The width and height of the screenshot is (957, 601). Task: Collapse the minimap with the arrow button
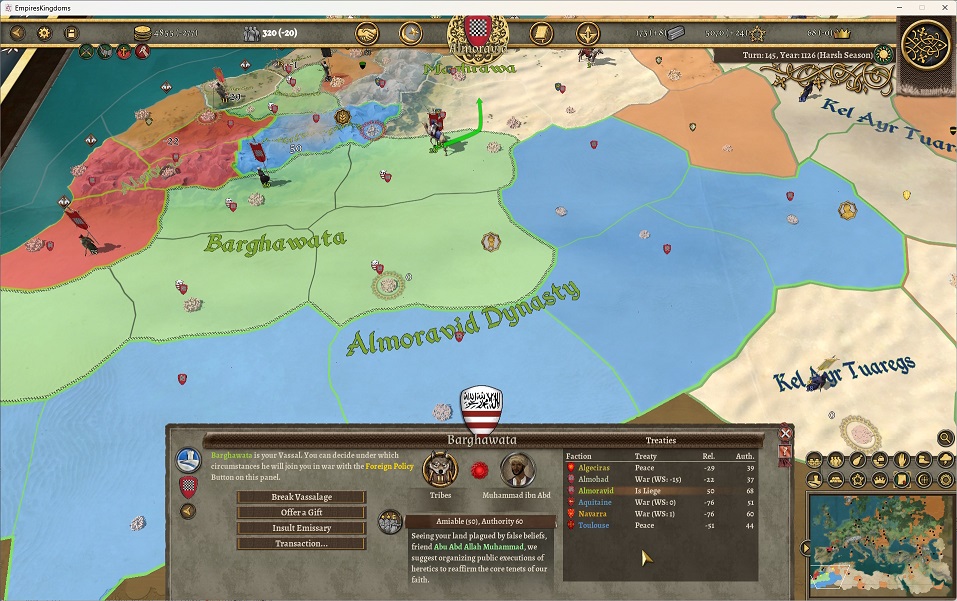pyautogui.click(x=804, y=548)
